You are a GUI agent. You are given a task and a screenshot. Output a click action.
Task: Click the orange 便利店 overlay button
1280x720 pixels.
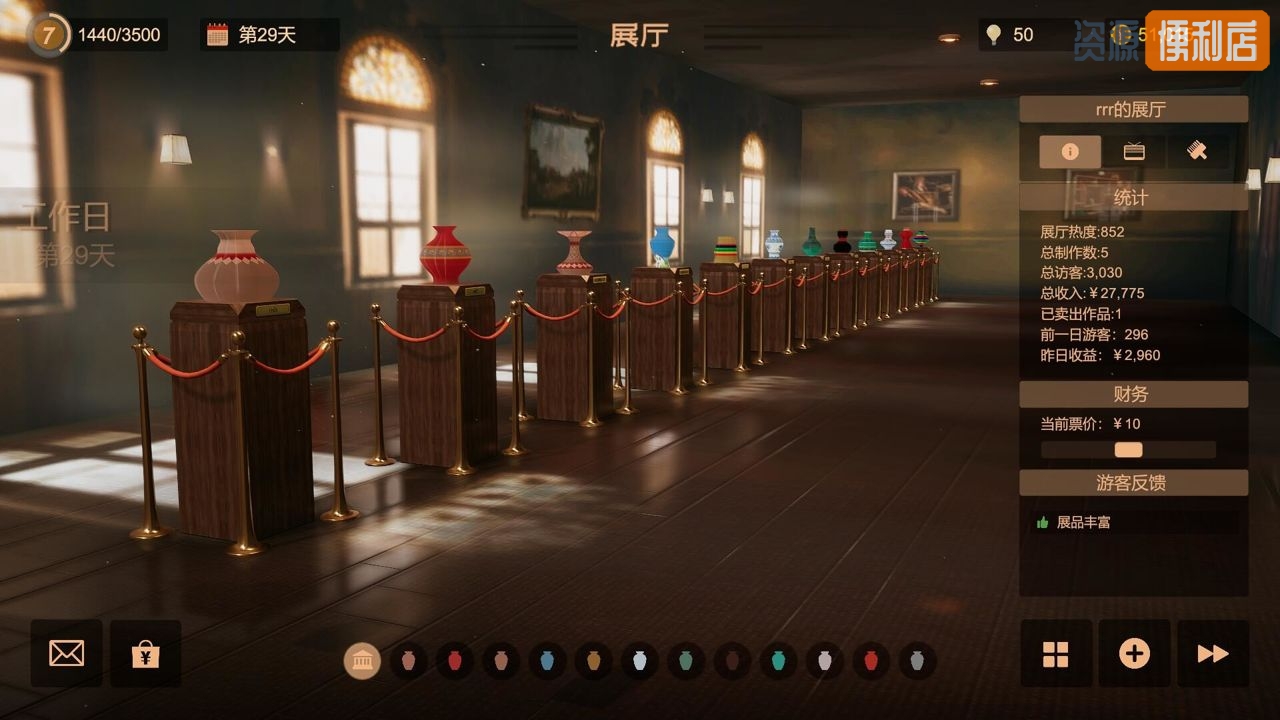click(1207, 40)
